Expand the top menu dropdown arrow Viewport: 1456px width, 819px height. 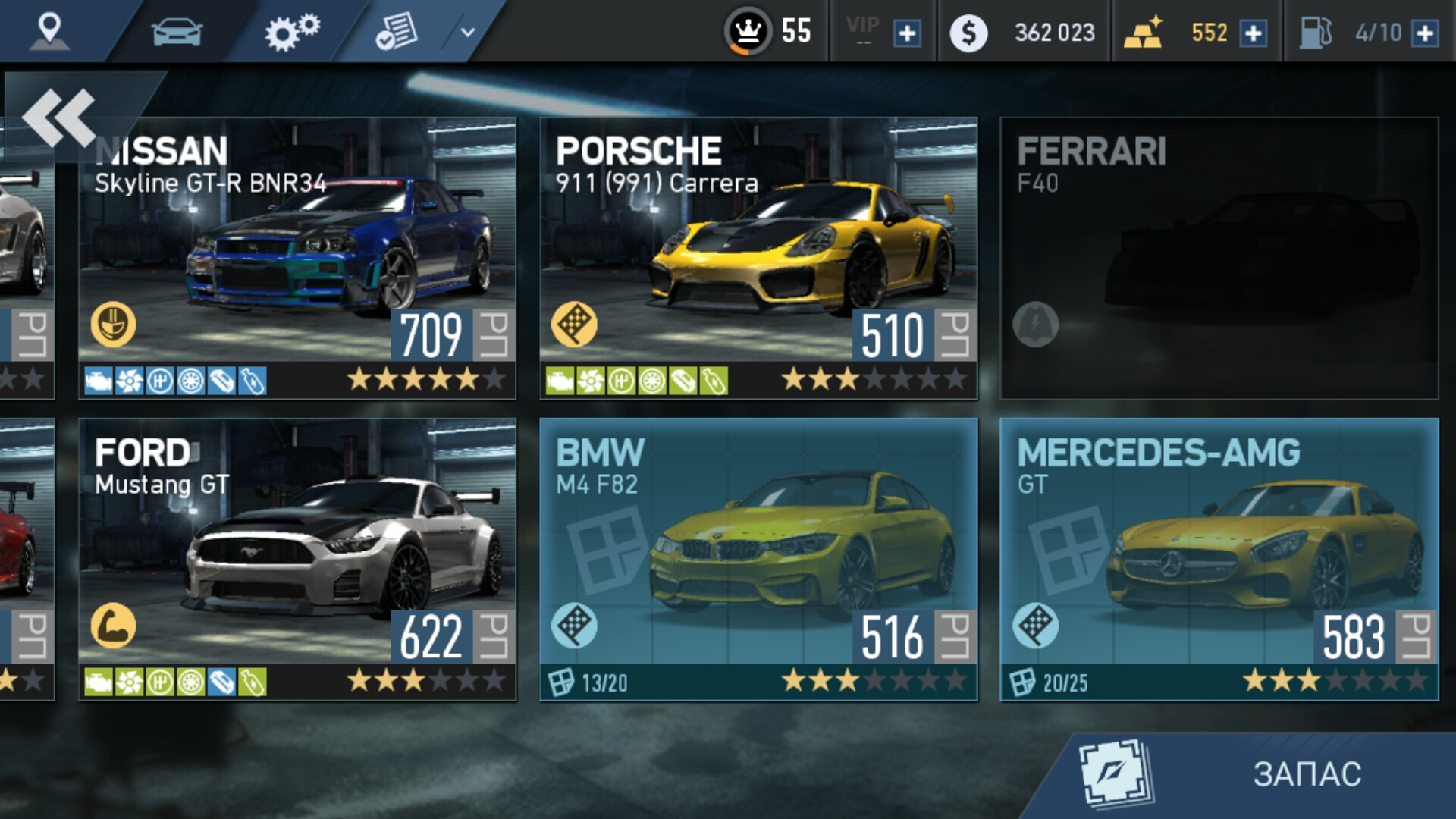coord(468,32)
